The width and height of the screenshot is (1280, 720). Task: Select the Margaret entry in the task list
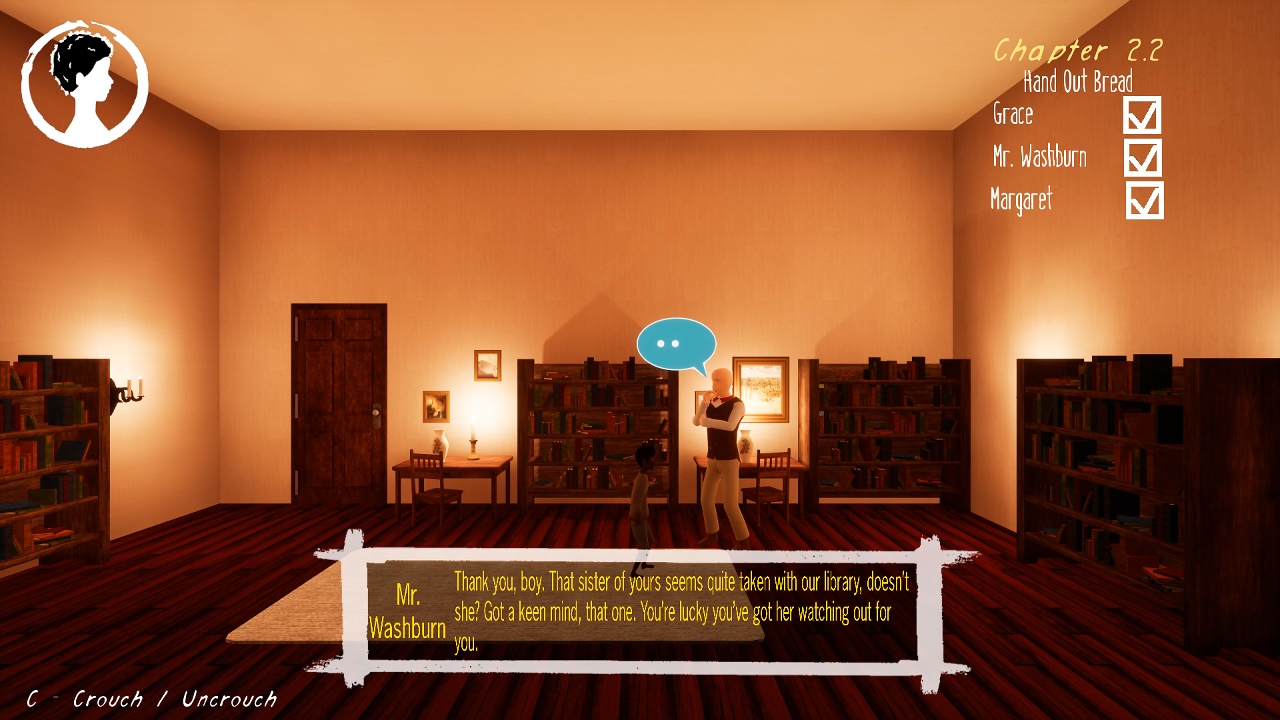1022,200
